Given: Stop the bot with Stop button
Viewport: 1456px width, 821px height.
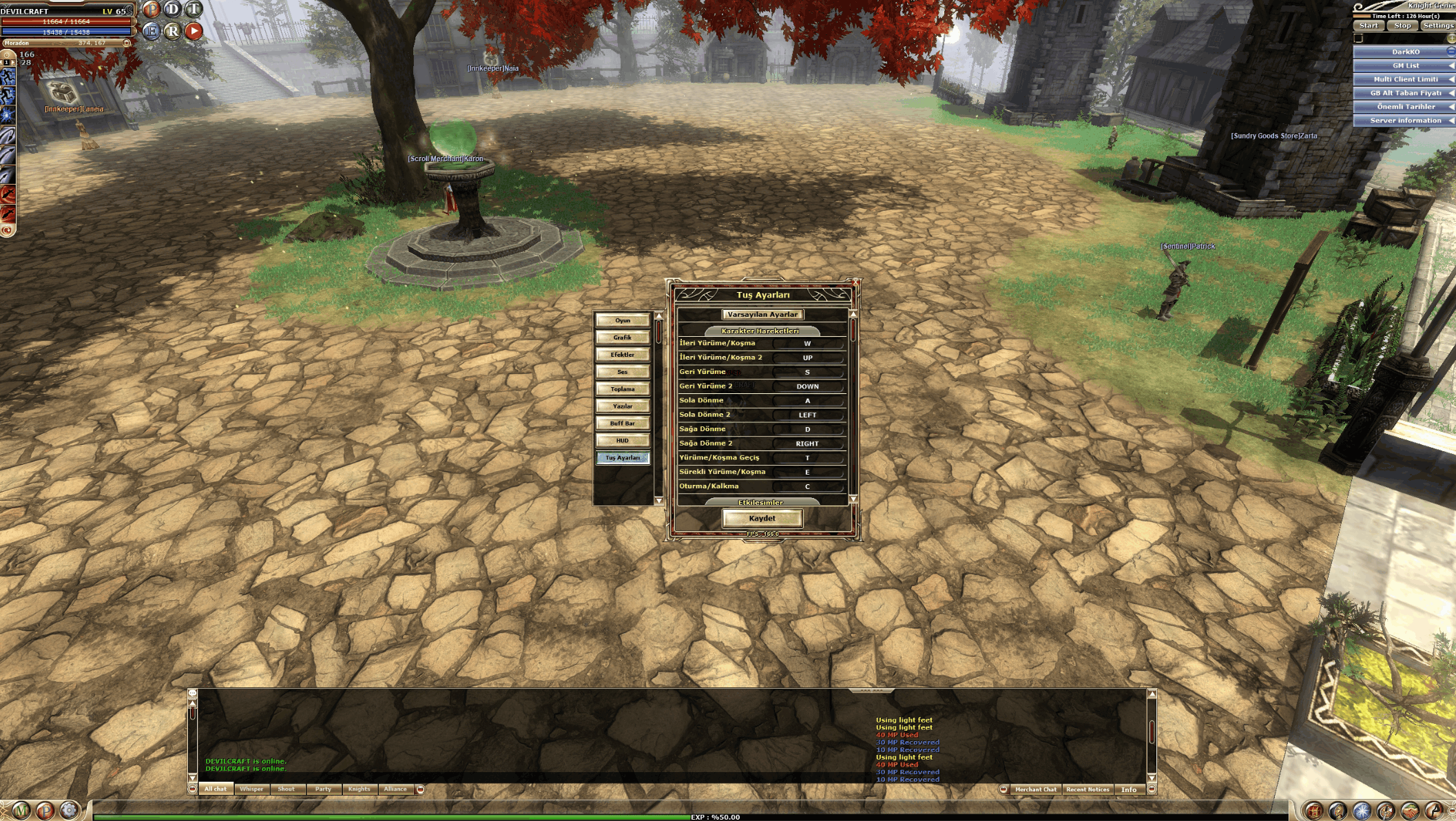Looking at the screenshot, I should 1402,26.
